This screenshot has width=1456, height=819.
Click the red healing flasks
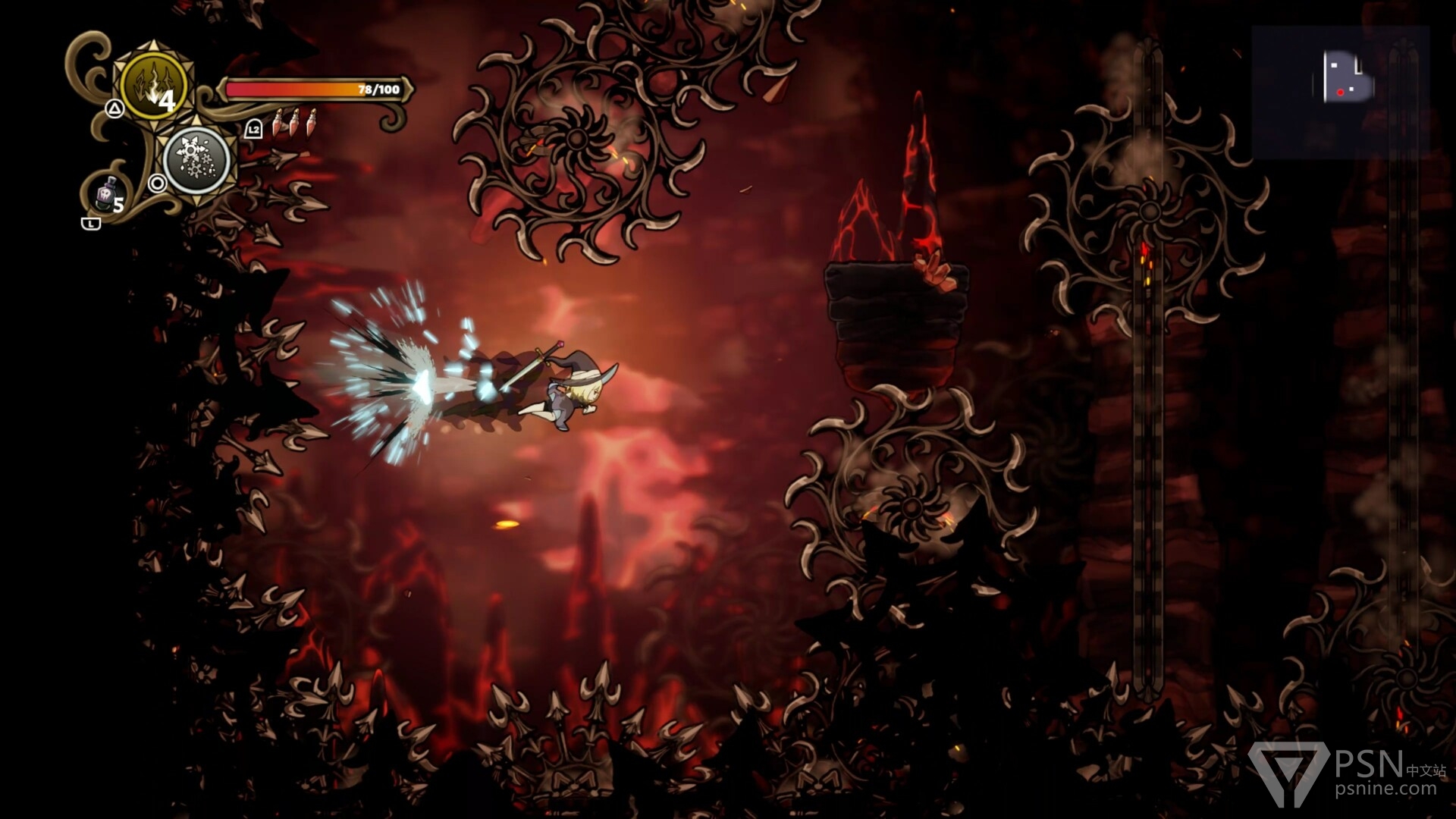(295, 122)
